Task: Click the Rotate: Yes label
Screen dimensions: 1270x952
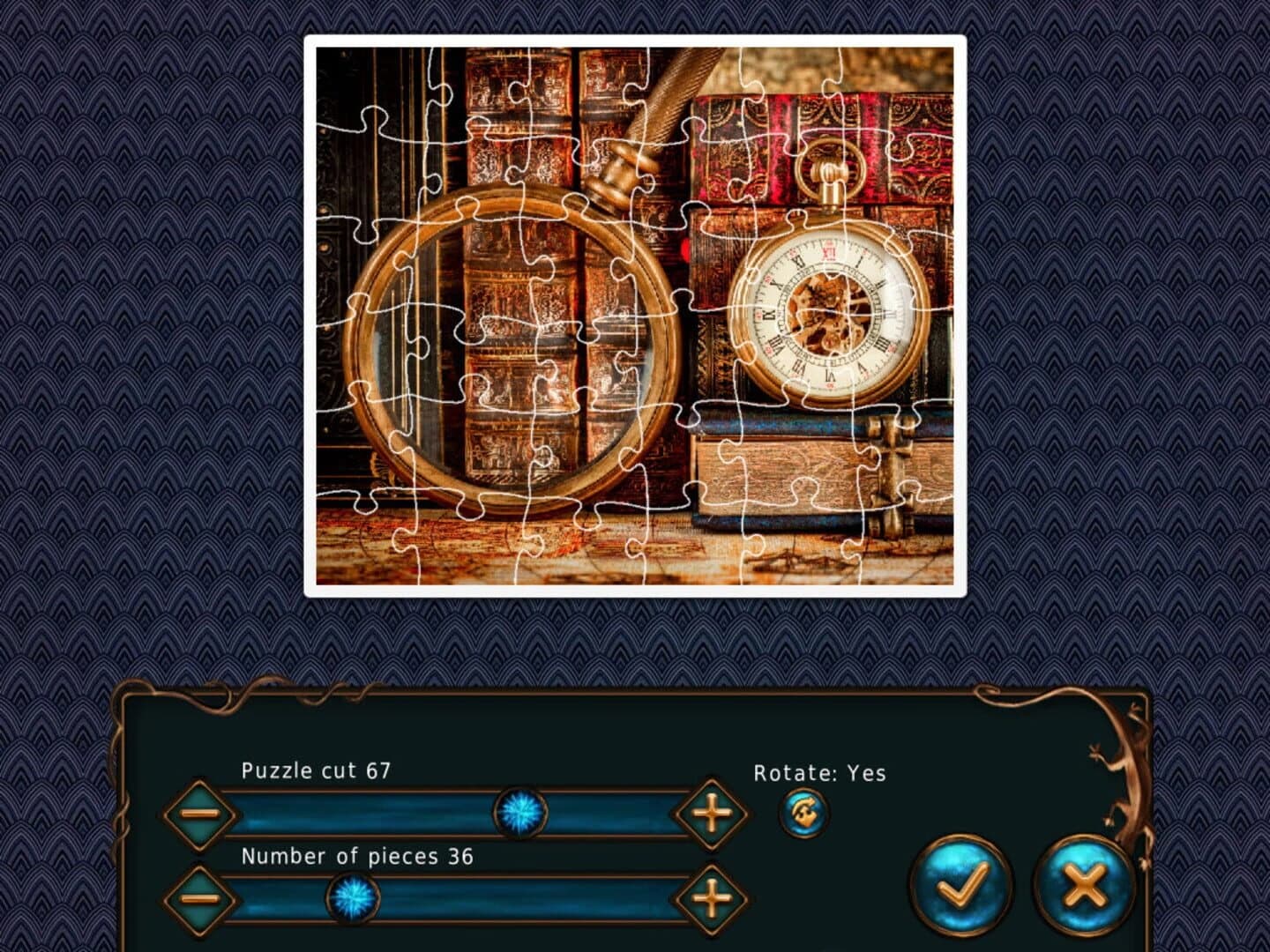Action: coord(819,774)
